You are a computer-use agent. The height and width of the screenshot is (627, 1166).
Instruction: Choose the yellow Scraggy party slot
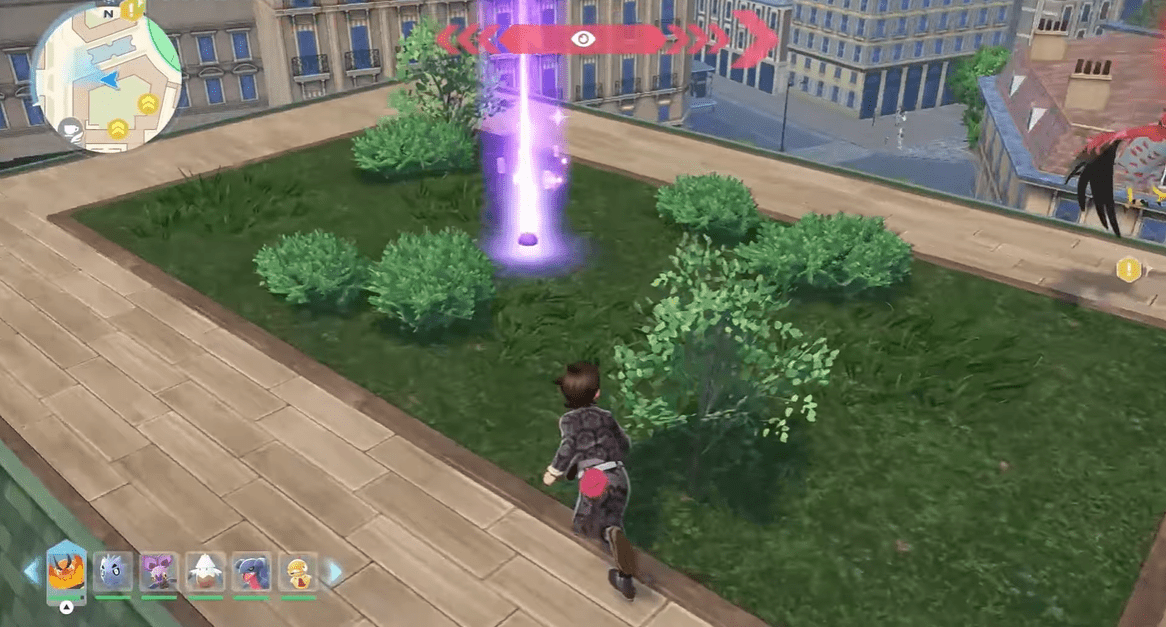(298, 572)
